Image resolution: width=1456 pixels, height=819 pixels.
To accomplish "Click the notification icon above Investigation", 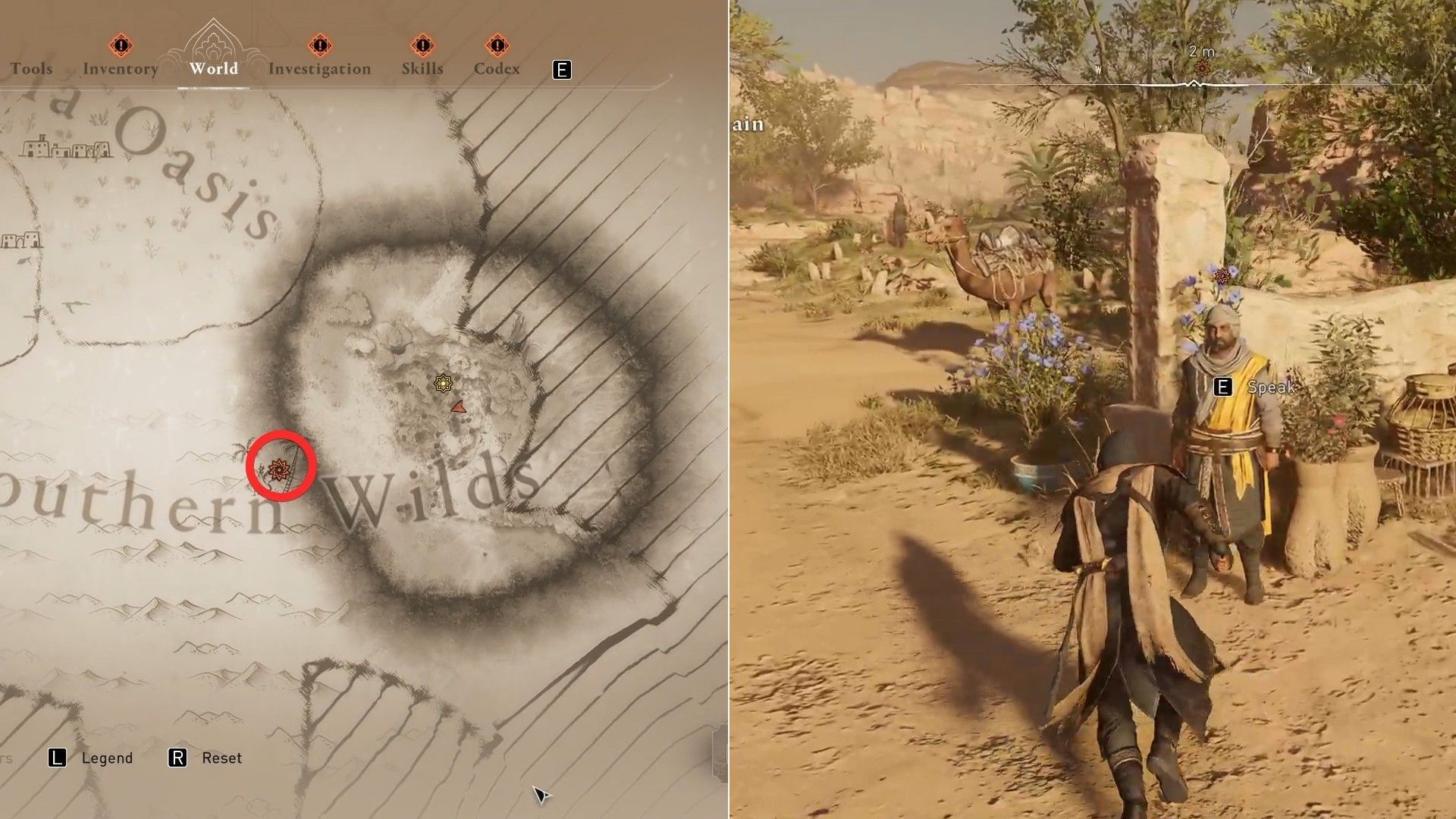I will [321, 45].
